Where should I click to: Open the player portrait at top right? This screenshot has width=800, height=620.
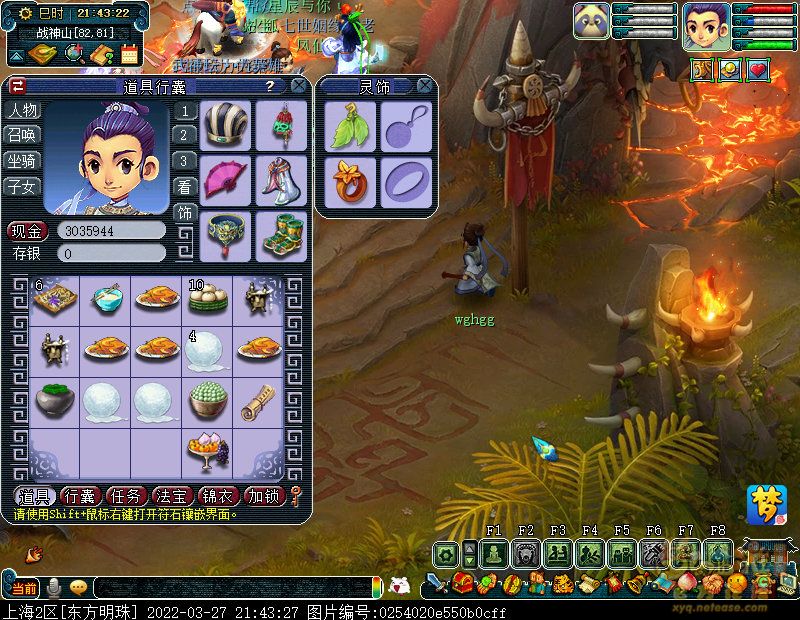[x=706, y=27]
